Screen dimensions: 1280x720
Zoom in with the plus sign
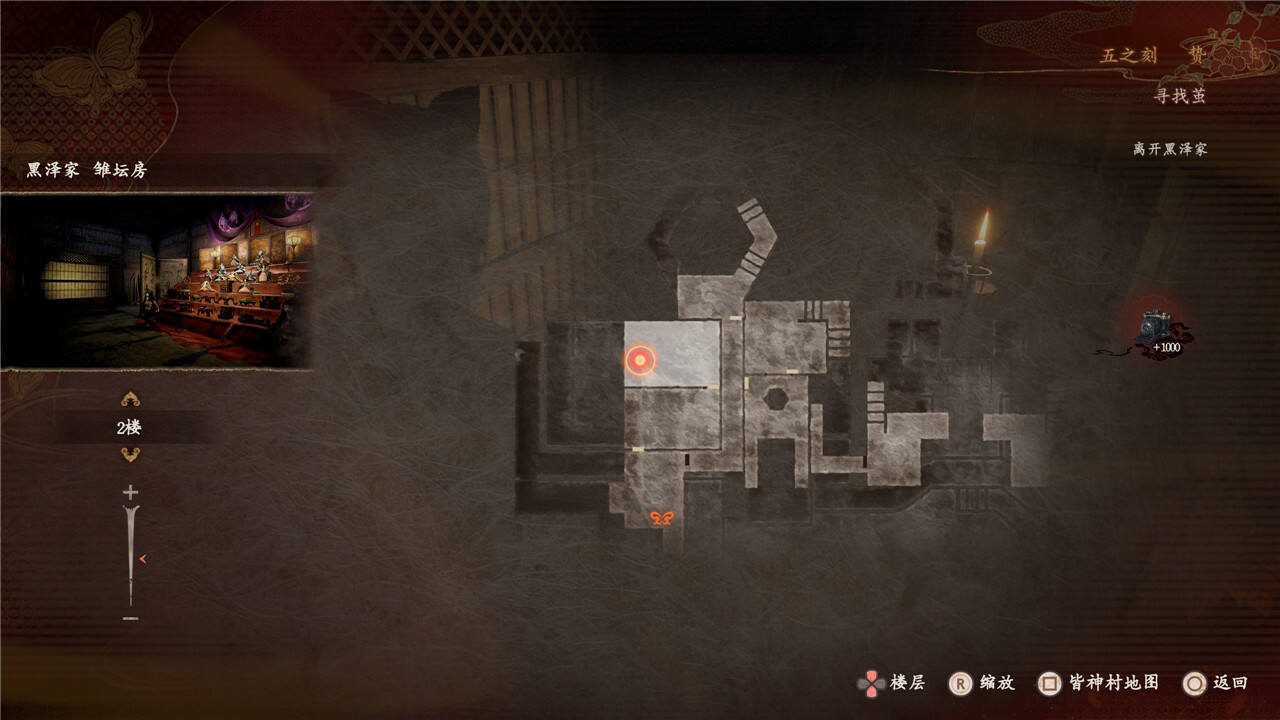point(130,492)
